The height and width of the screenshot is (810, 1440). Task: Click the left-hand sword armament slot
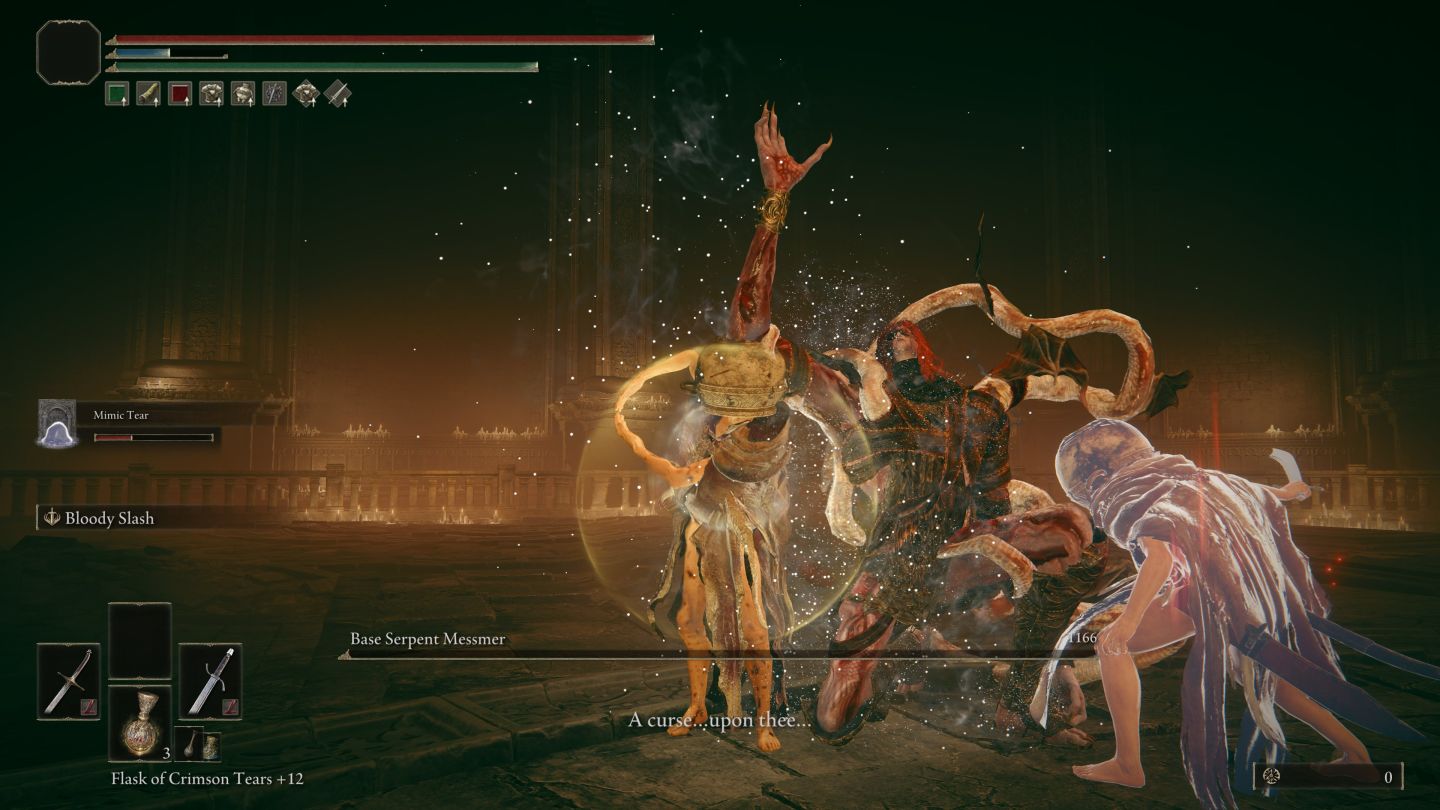tap(69, 681)
